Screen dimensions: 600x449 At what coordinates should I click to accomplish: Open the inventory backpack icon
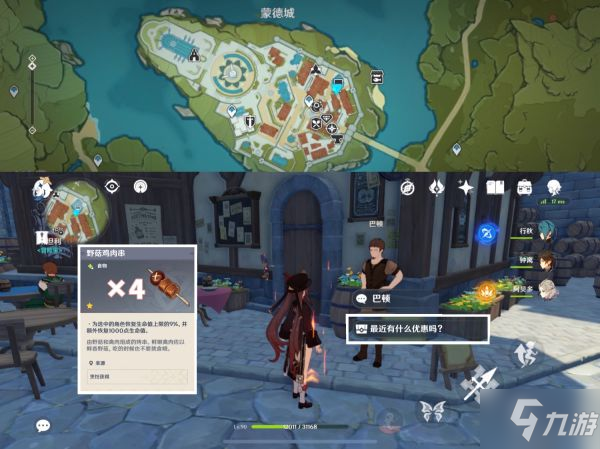pyautogui.click(x=524, y=187)
